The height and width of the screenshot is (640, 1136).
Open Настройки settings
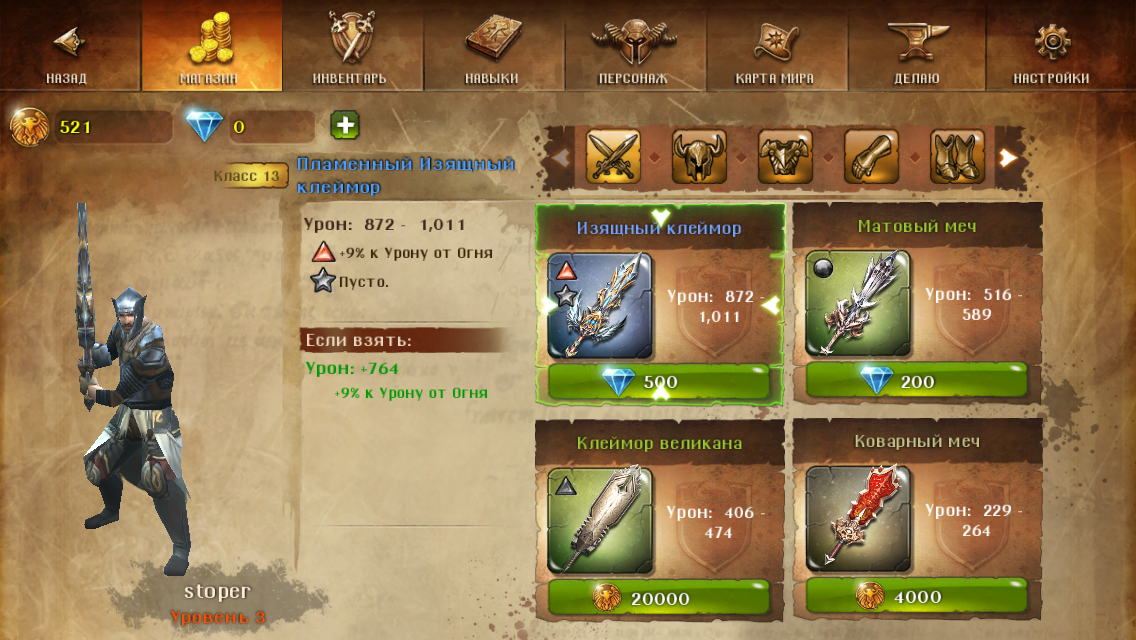tap(1052, 48)
